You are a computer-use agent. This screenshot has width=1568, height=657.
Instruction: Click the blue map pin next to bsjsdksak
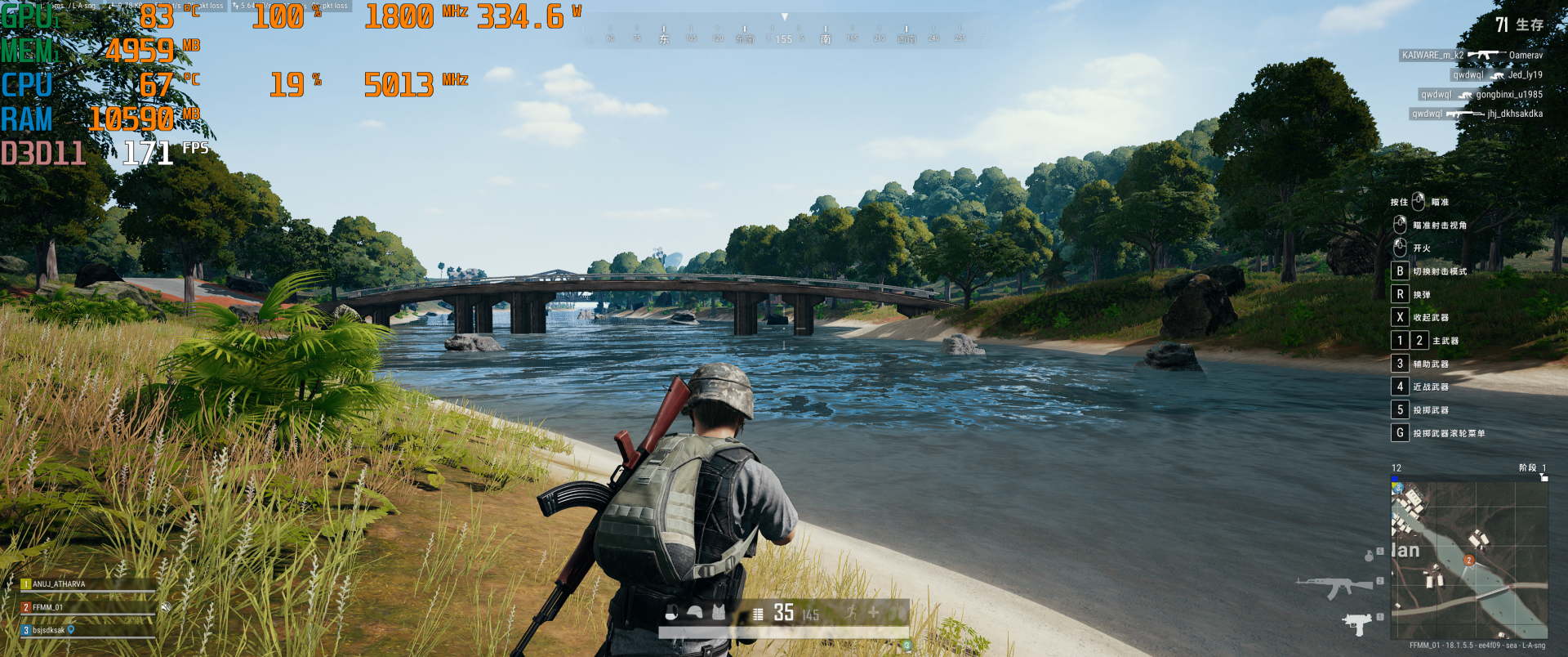click(71, 630)
